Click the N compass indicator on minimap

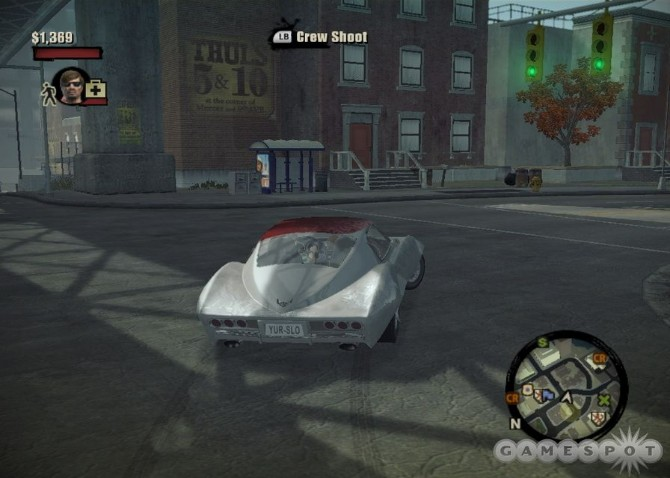[x=515, y=423]
